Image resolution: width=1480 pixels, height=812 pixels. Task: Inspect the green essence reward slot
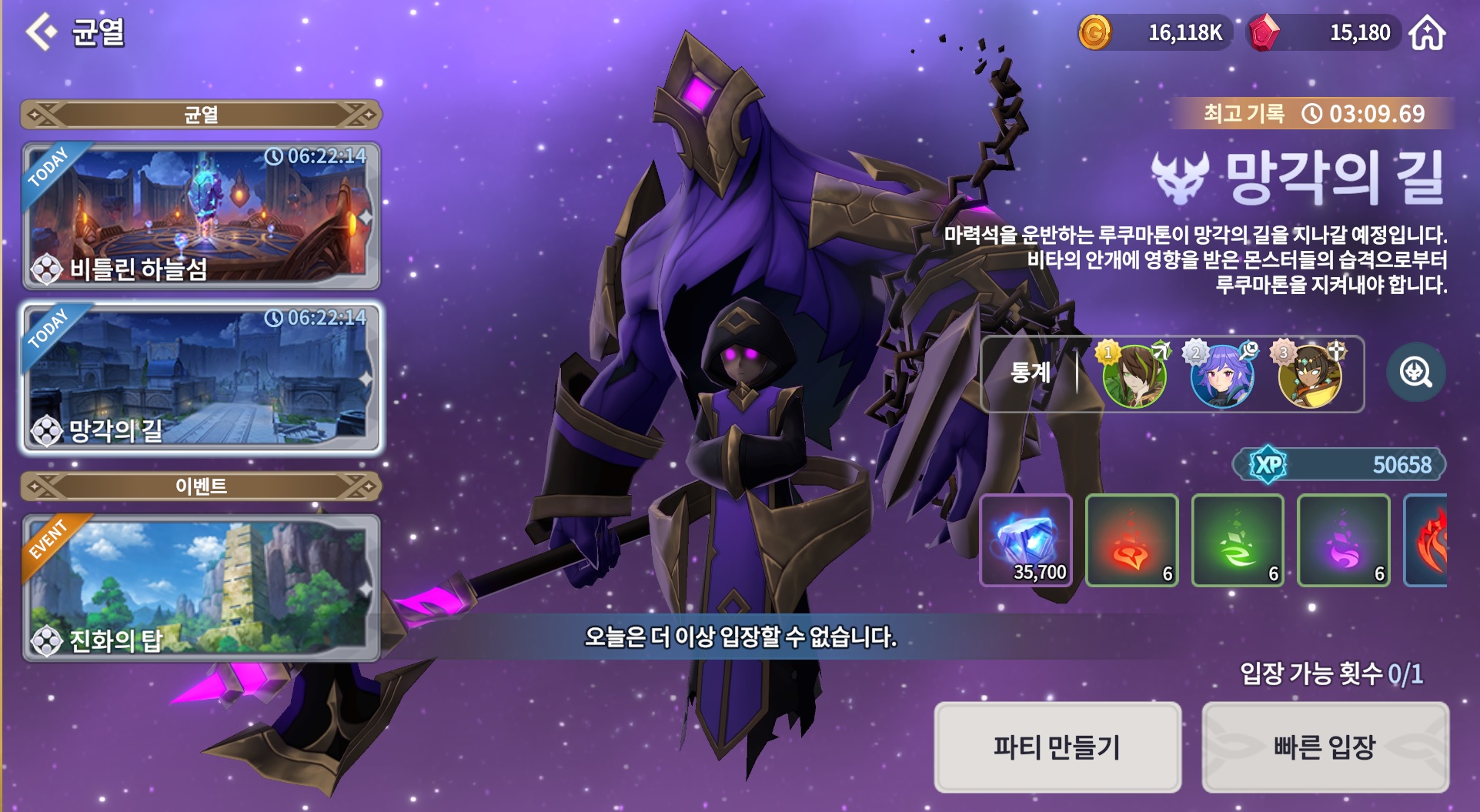pos(1238,540)
